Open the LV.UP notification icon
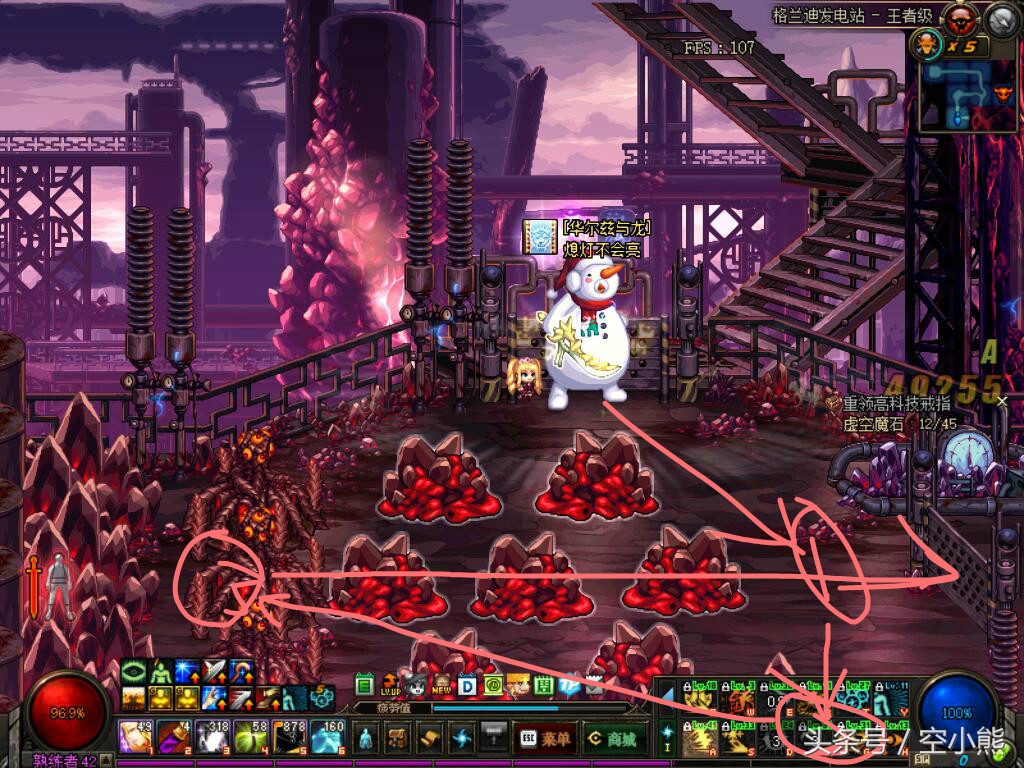1024x768 pixels. [390, 686]
